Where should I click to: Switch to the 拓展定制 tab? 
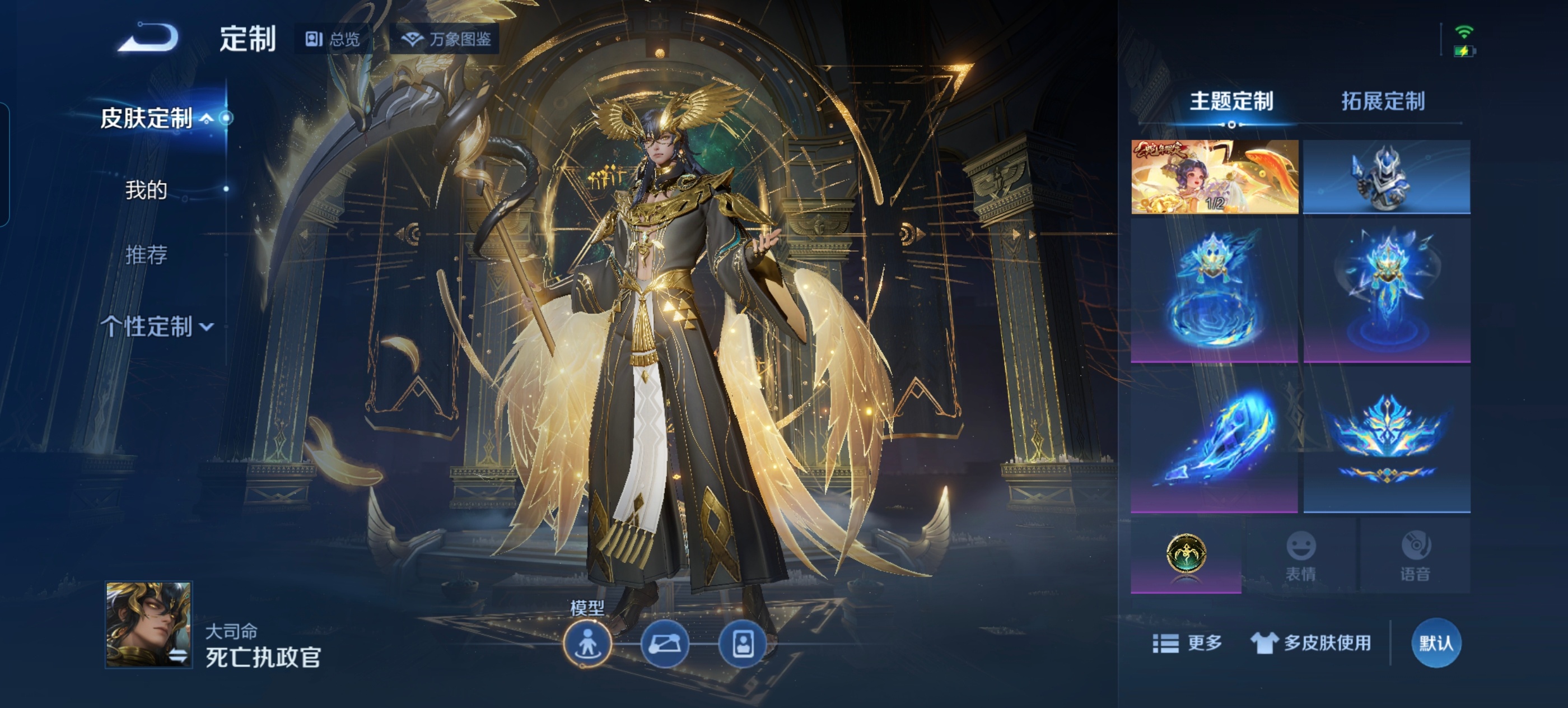pyautogui.click(x=1383, y=101)
